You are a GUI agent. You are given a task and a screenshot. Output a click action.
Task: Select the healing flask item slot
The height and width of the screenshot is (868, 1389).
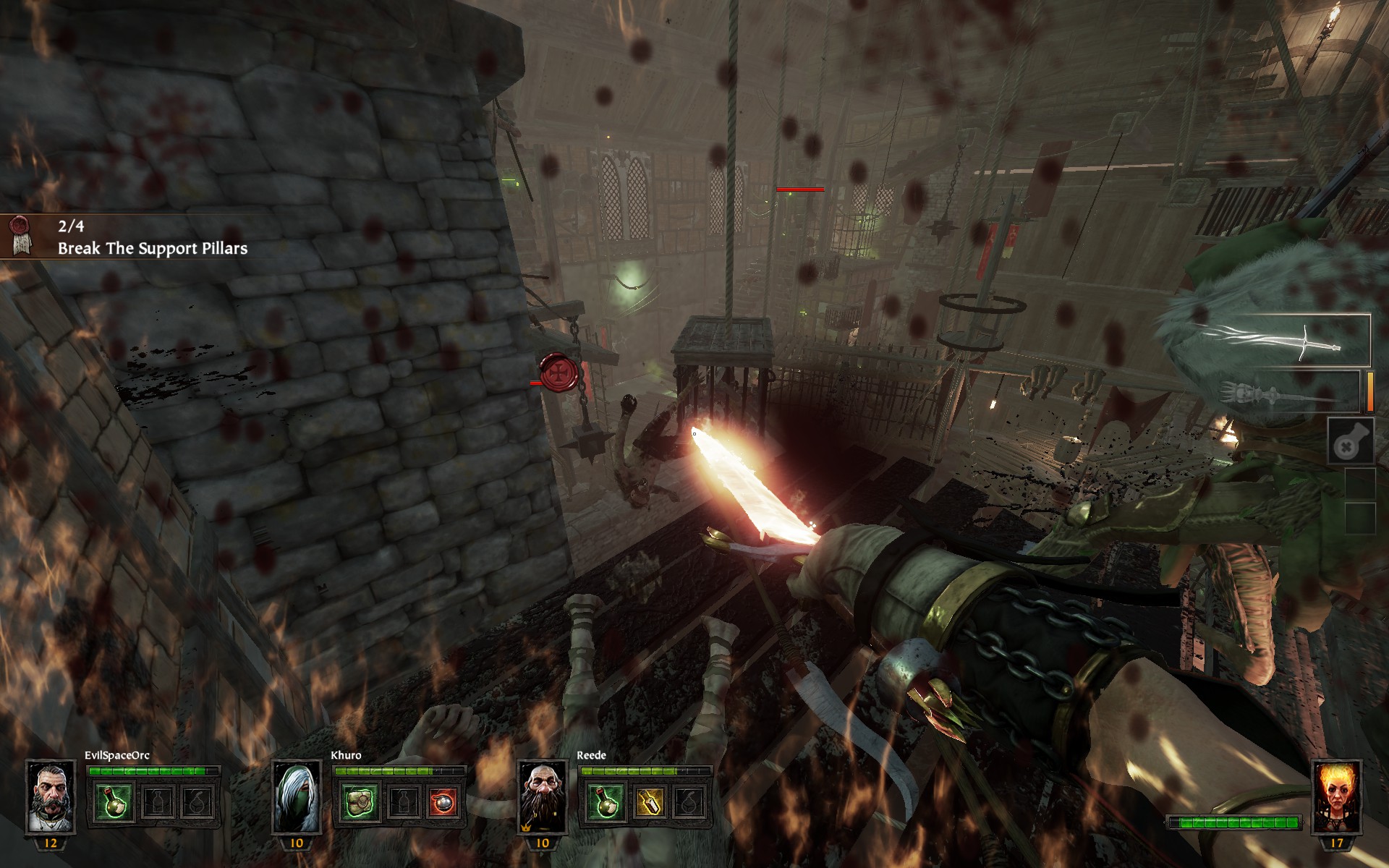click(1350, 441)
